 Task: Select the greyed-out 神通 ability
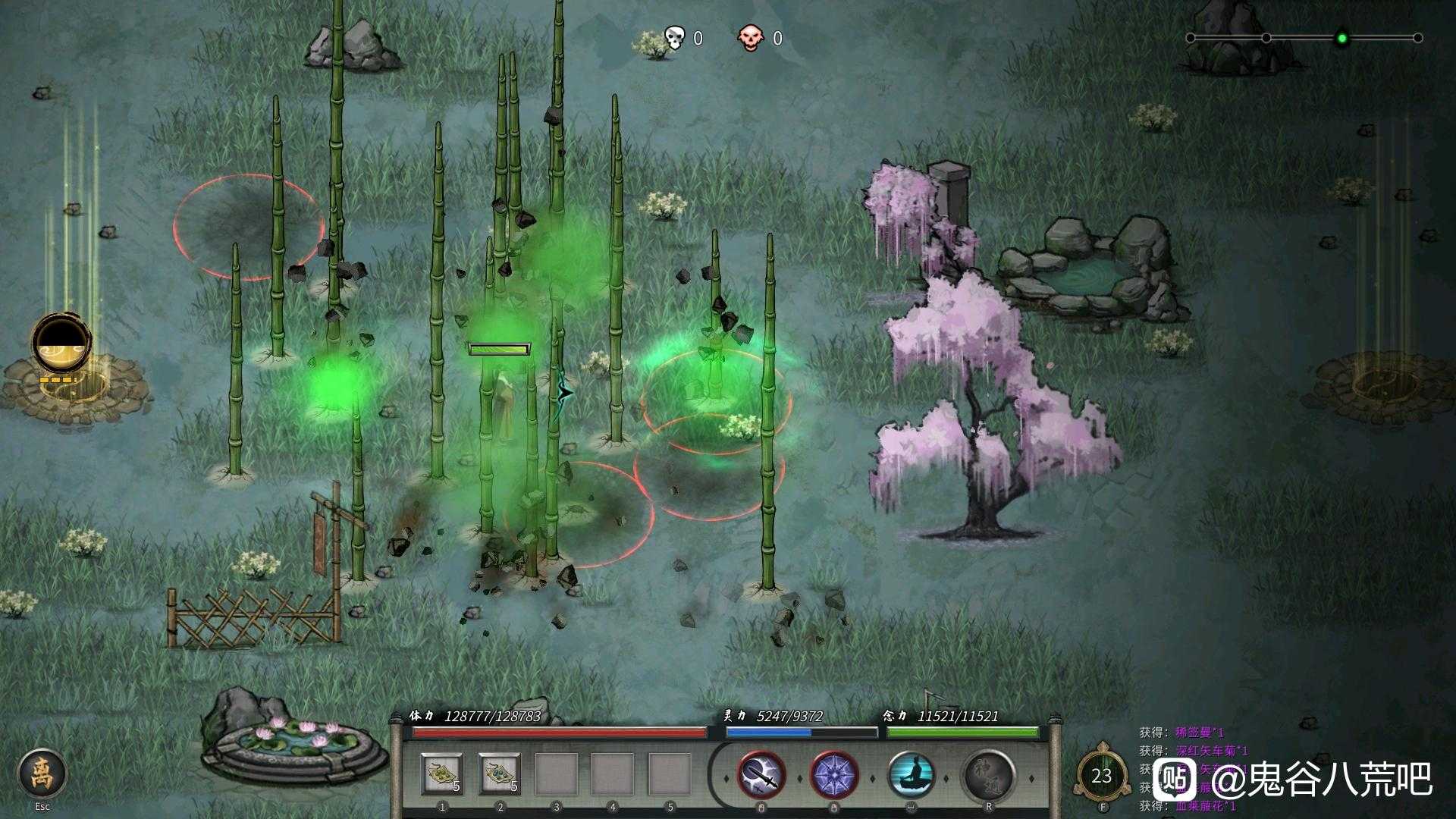click(x=988, y=776)
